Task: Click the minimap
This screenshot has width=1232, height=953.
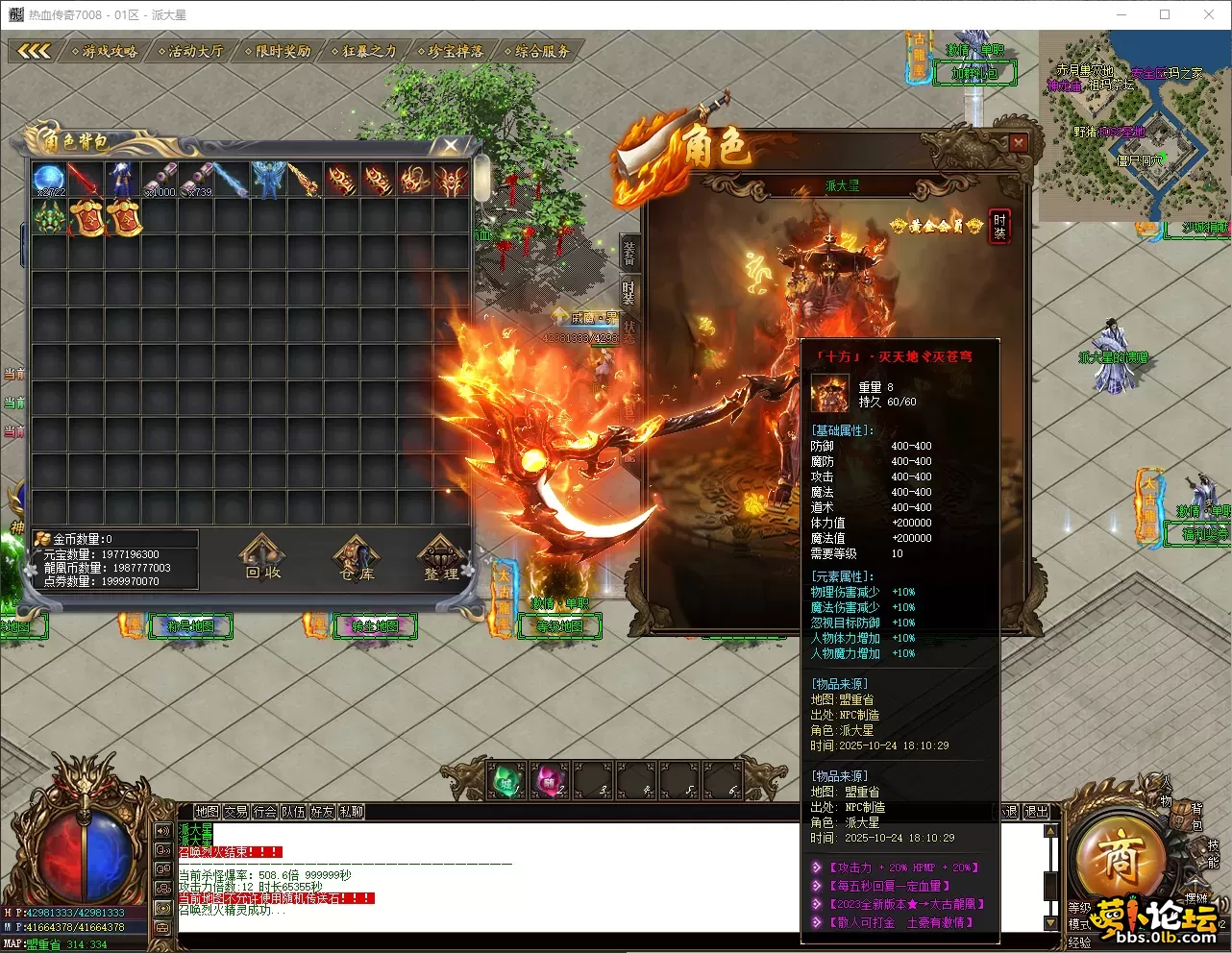Action: click(1134, 125)
